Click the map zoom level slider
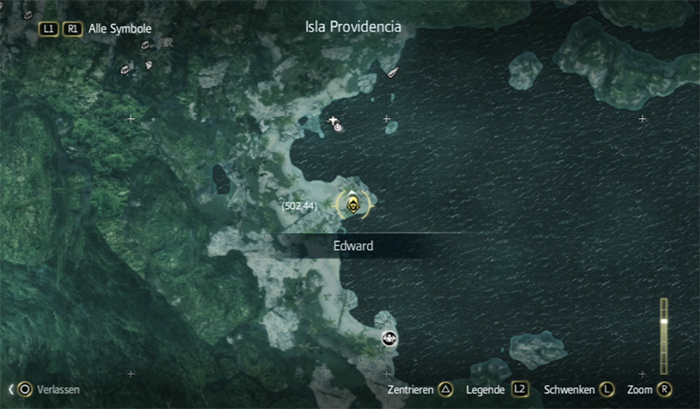 click(663, 333)
